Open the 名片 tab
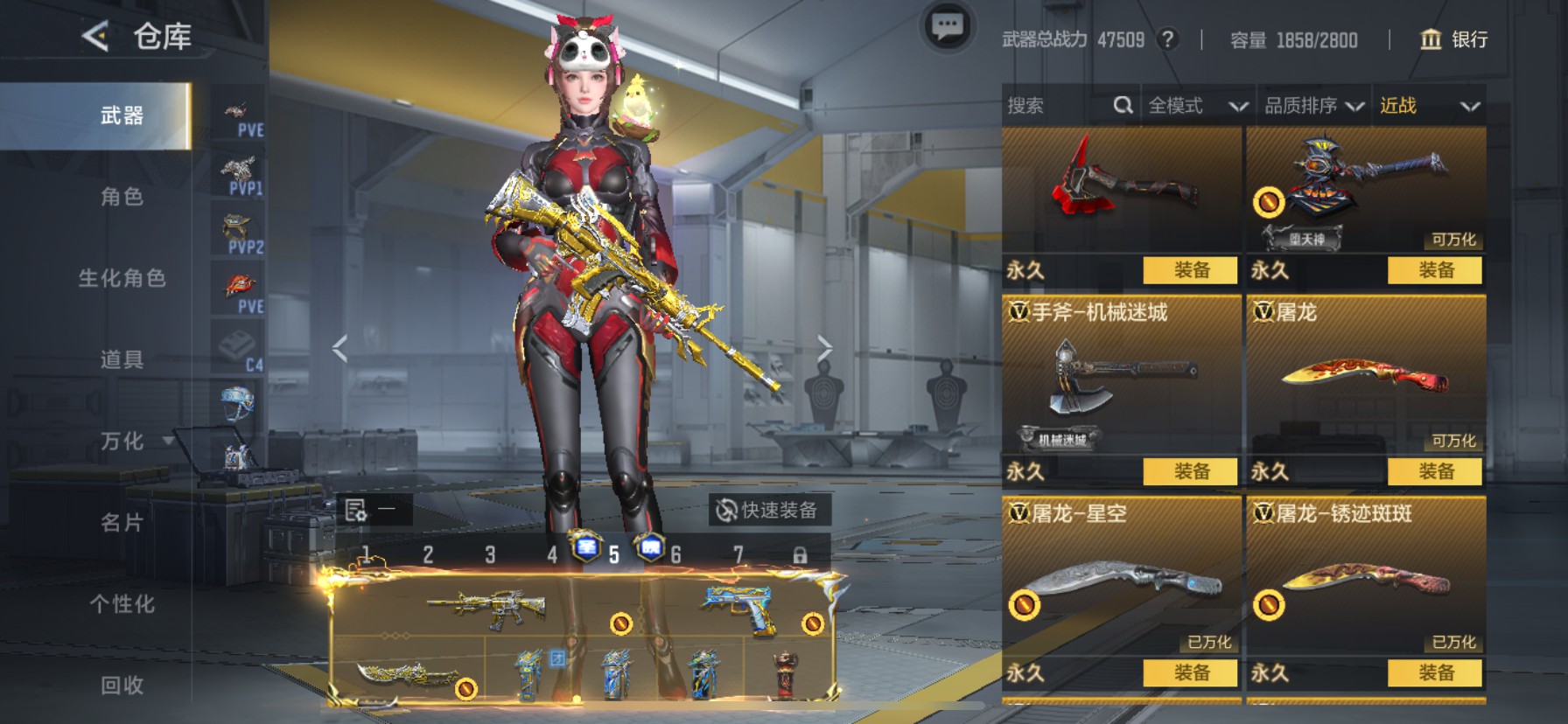The width and height of the screenshot is (1568, 724). click(x=122, y=522)
